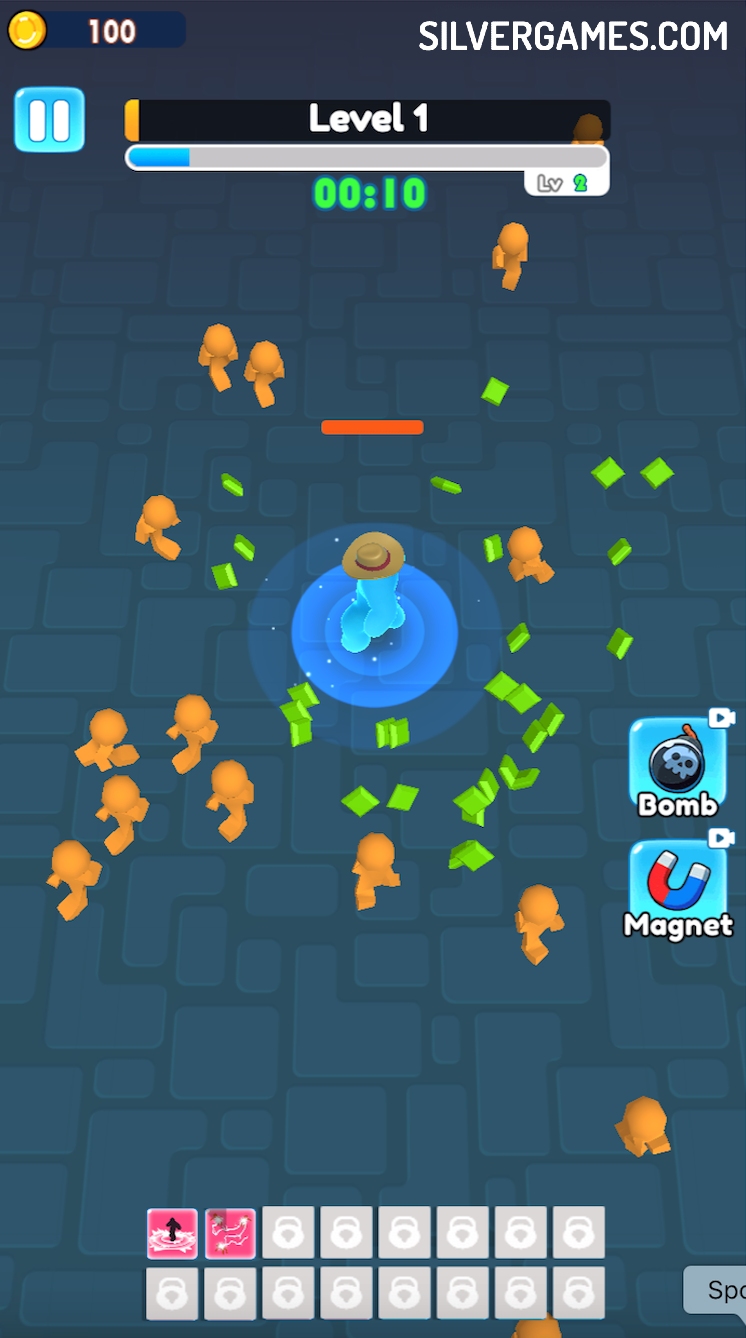Select the pink lightning skill slot
This screenshot has width=746, height=1338.
[230, 1233]
